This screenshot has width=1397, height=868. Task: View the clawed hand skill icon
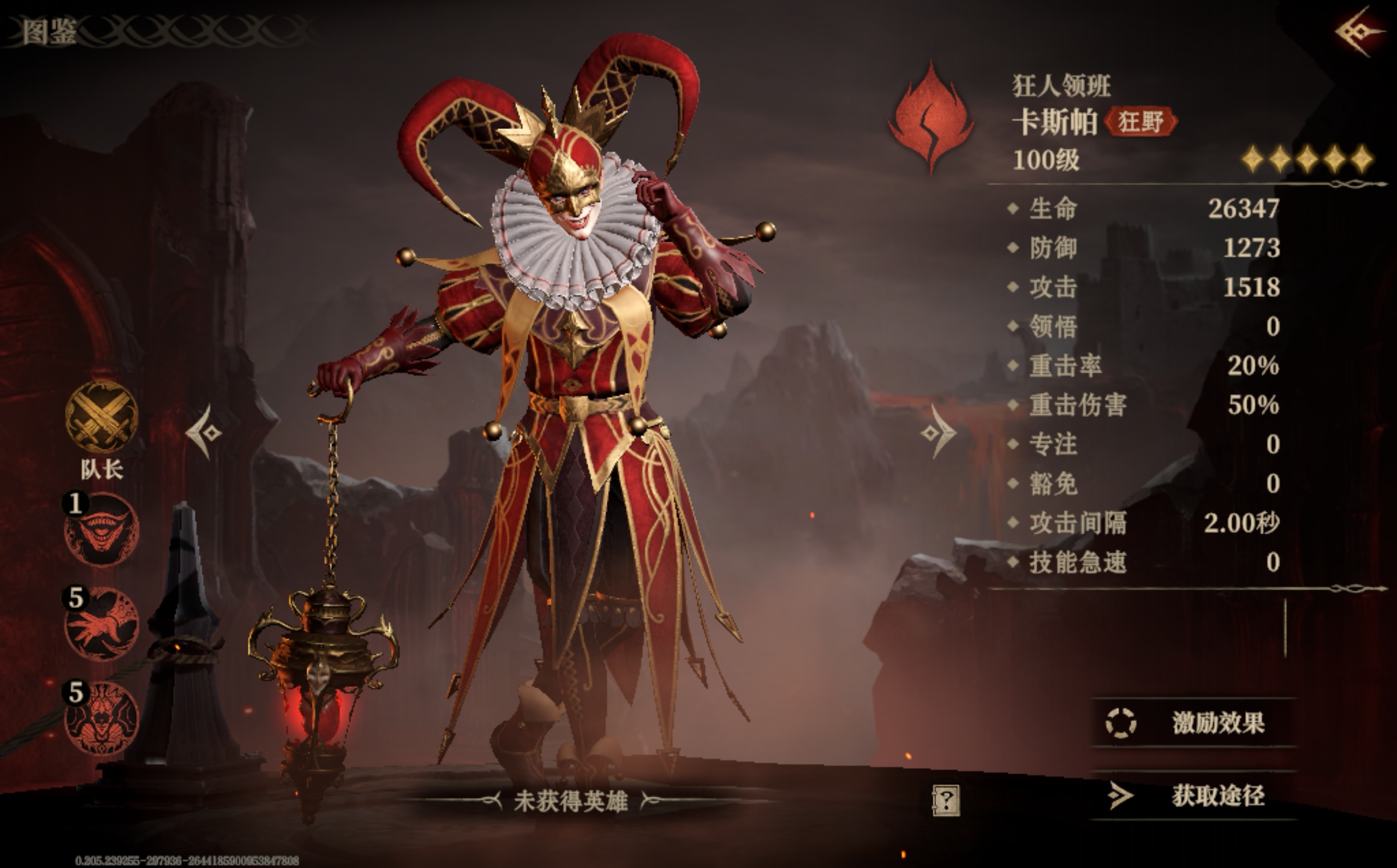[102, 624]
